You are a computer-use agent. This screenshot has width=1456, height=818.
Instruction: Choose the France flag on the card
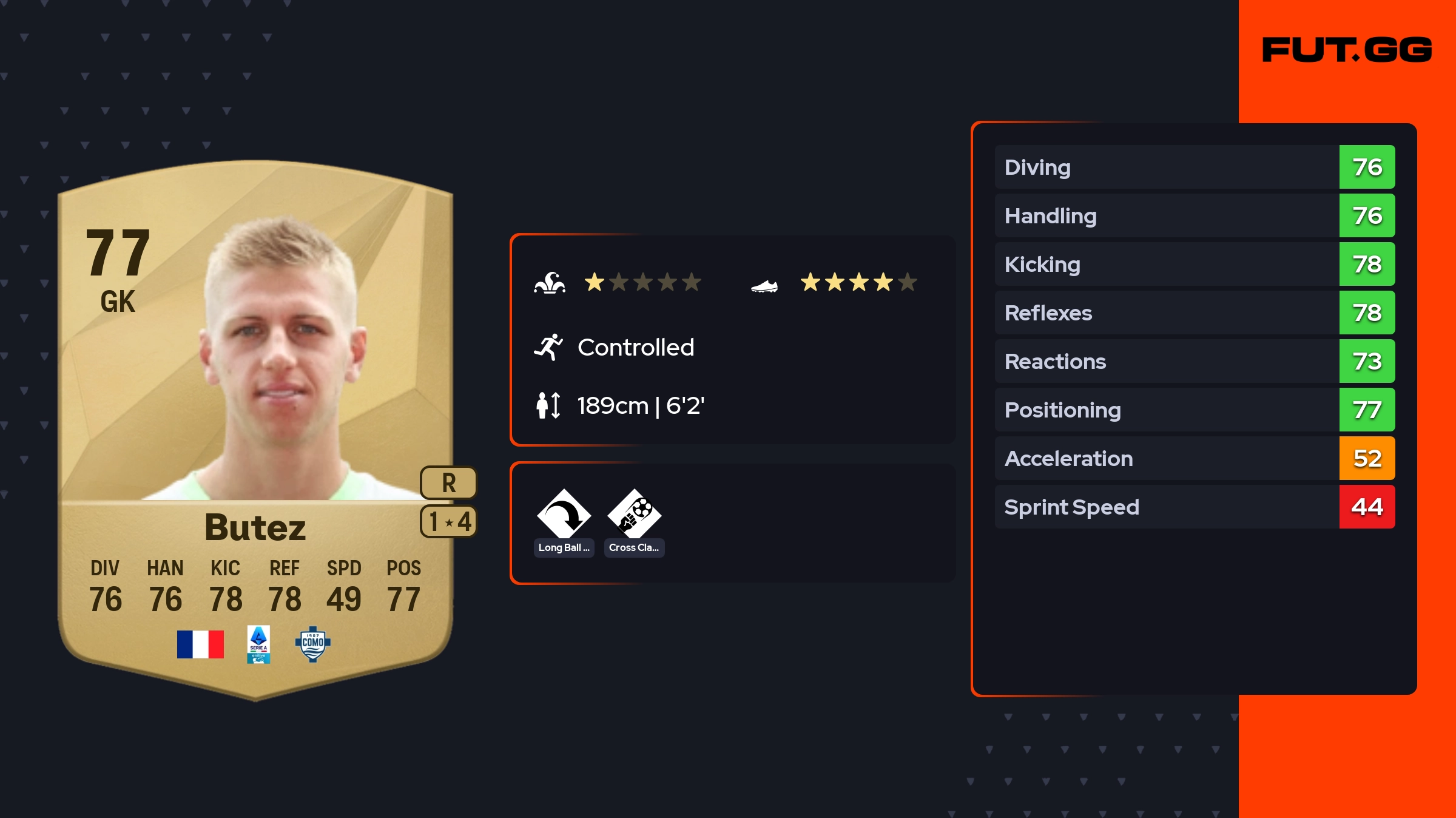pyautogui.click(x=200, y=644)
